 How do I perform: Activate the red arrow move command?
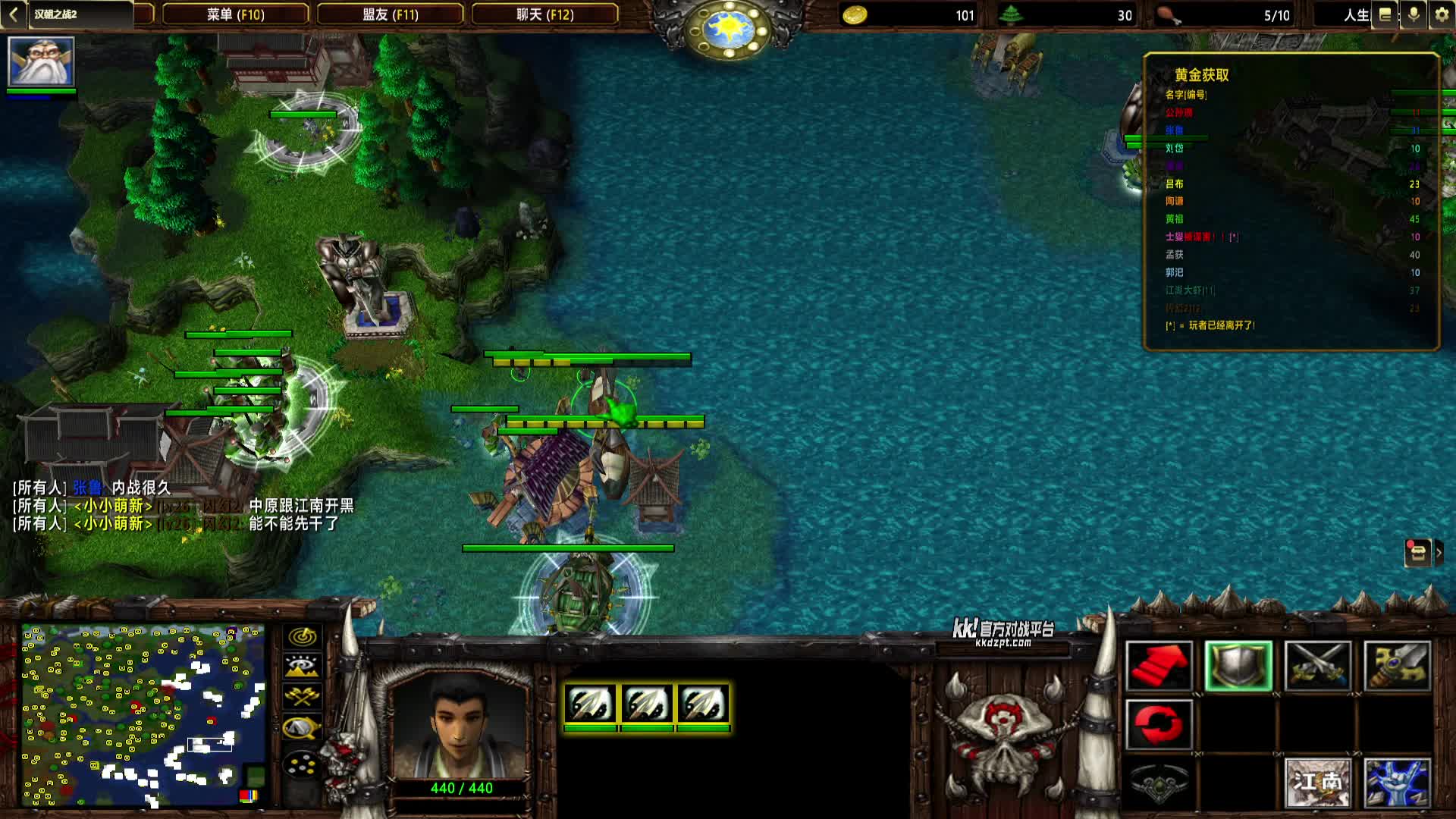[x=1159, y=666]
